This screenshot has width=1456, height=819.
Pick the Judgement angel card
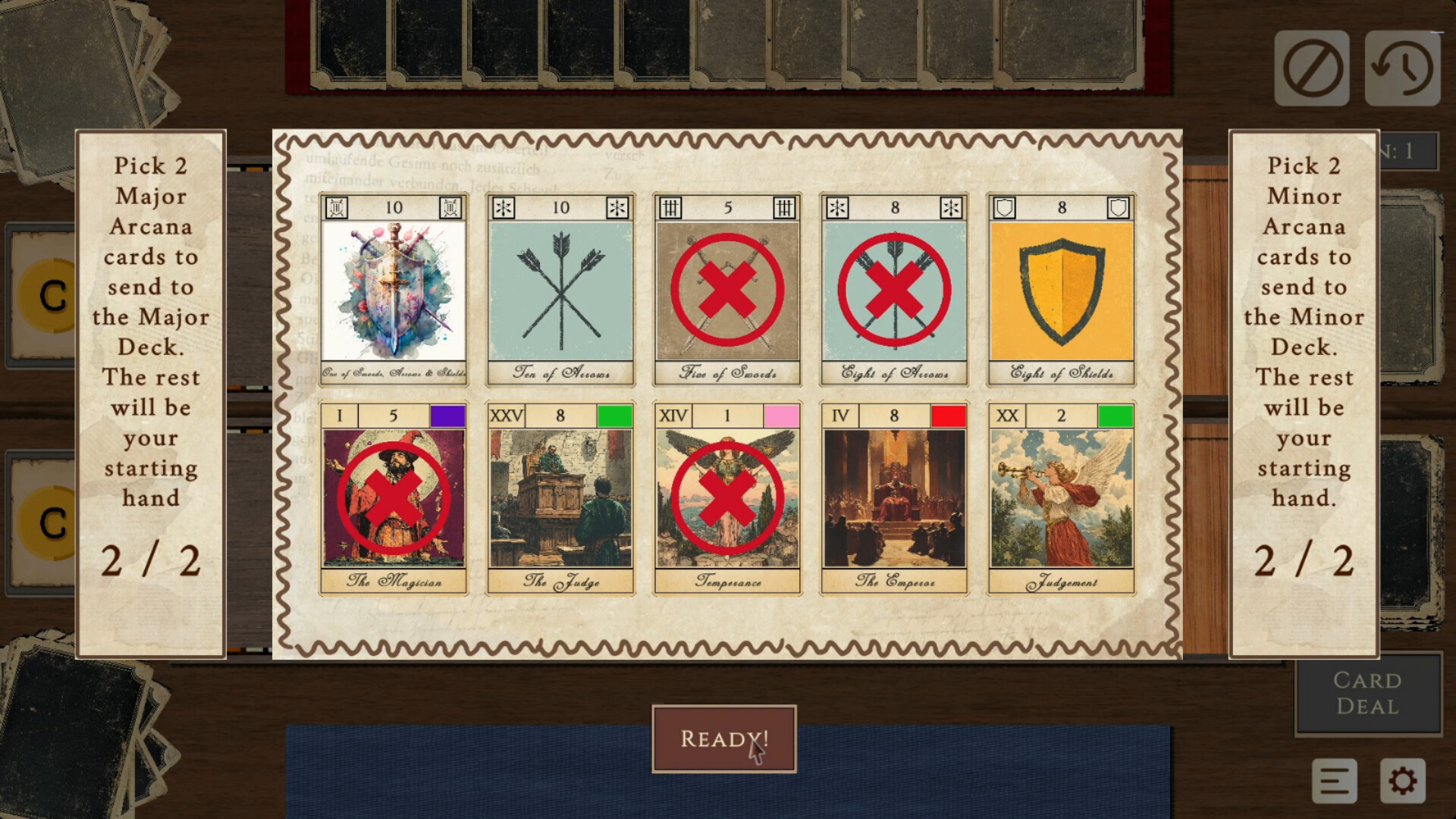point(1061,498)
